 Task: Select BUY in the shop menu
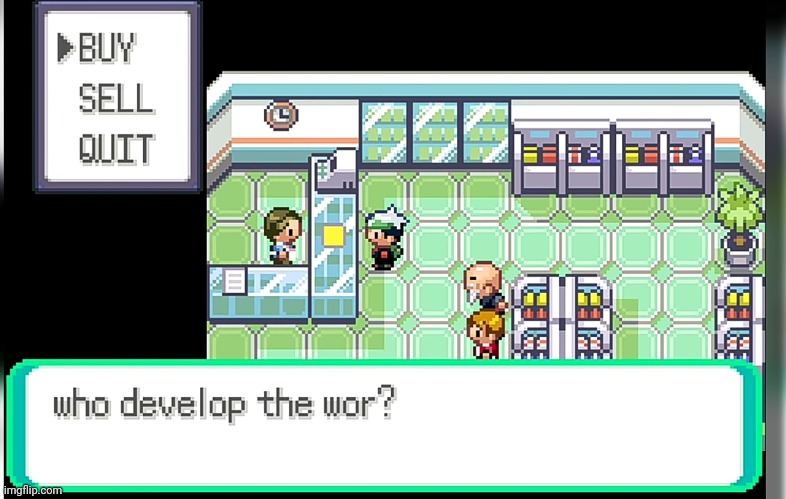pos(107,47)
